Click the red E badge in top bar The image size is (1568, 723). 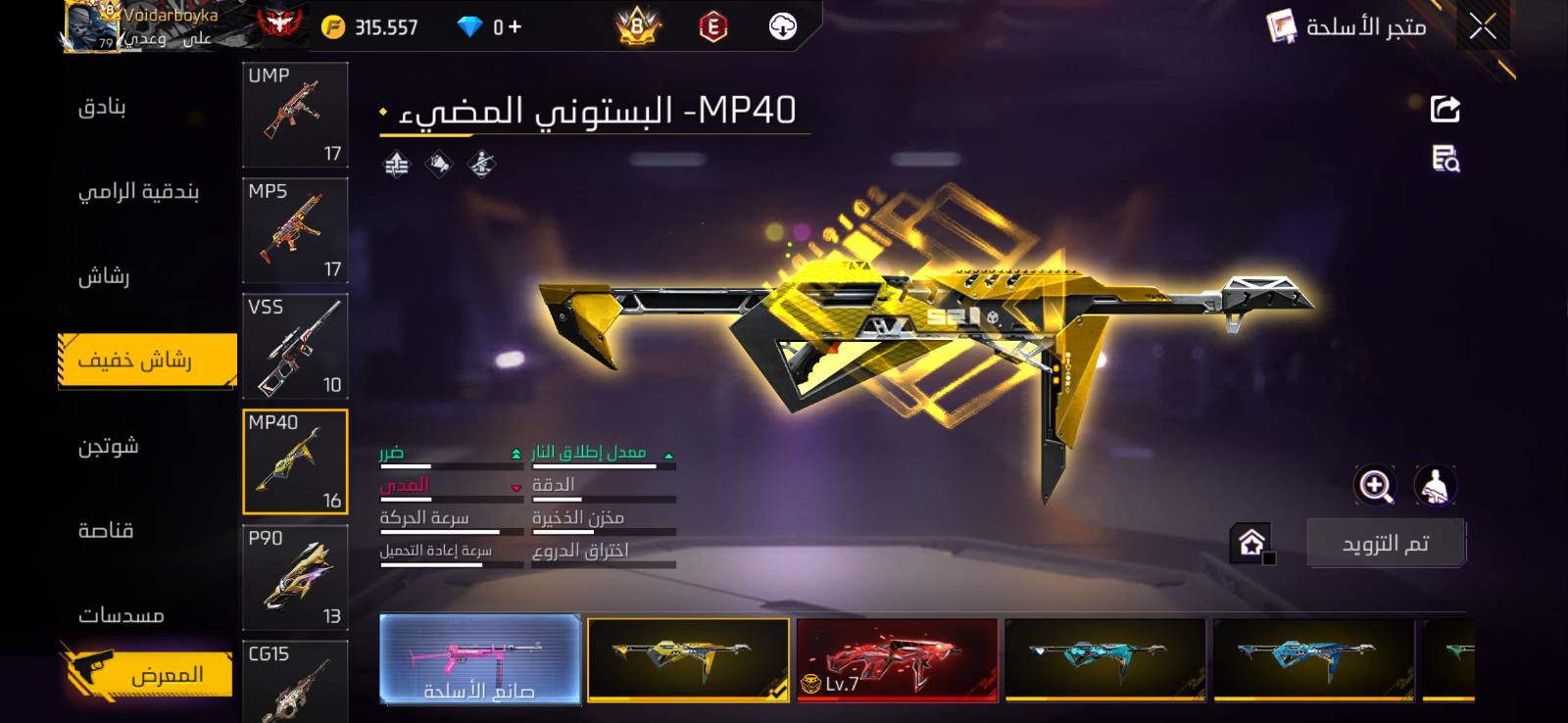pyautogui.click(x=714, y=26)
